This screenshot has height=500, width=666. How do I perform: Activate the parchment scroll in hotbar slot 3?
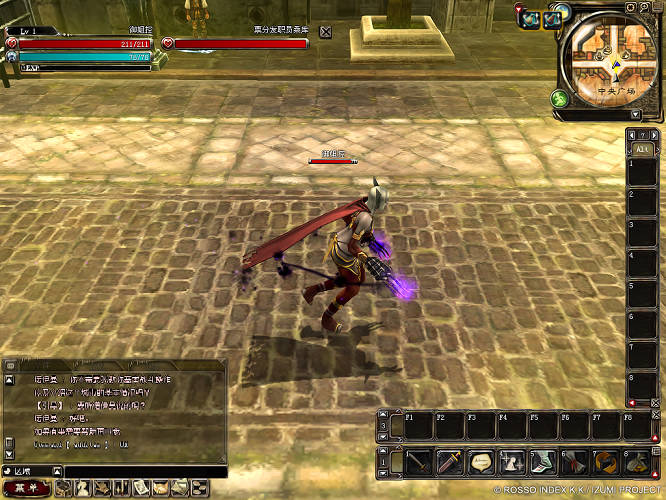482,463
